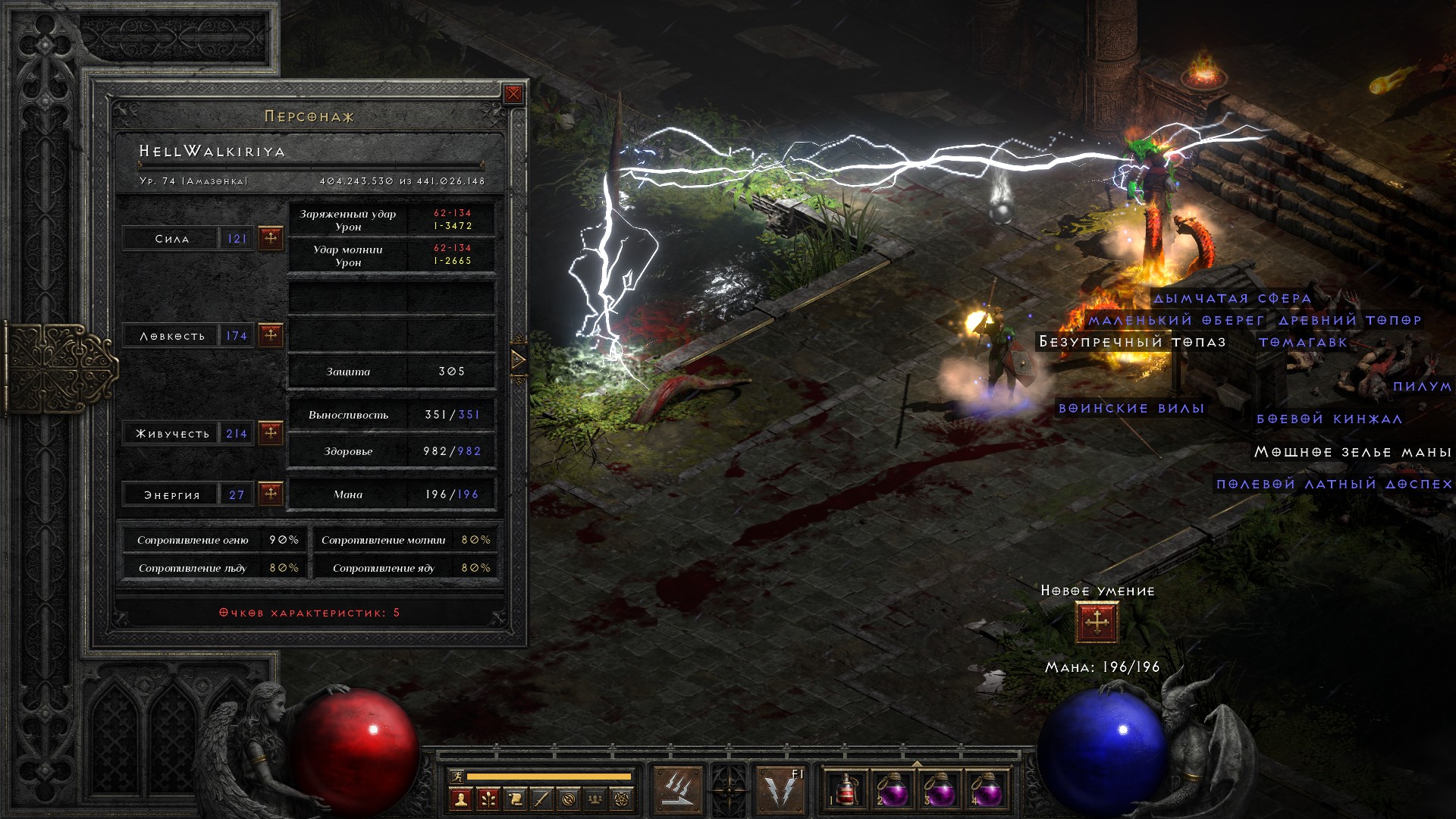Open the new skill (Новое умение) plus button

(1097, 623)
